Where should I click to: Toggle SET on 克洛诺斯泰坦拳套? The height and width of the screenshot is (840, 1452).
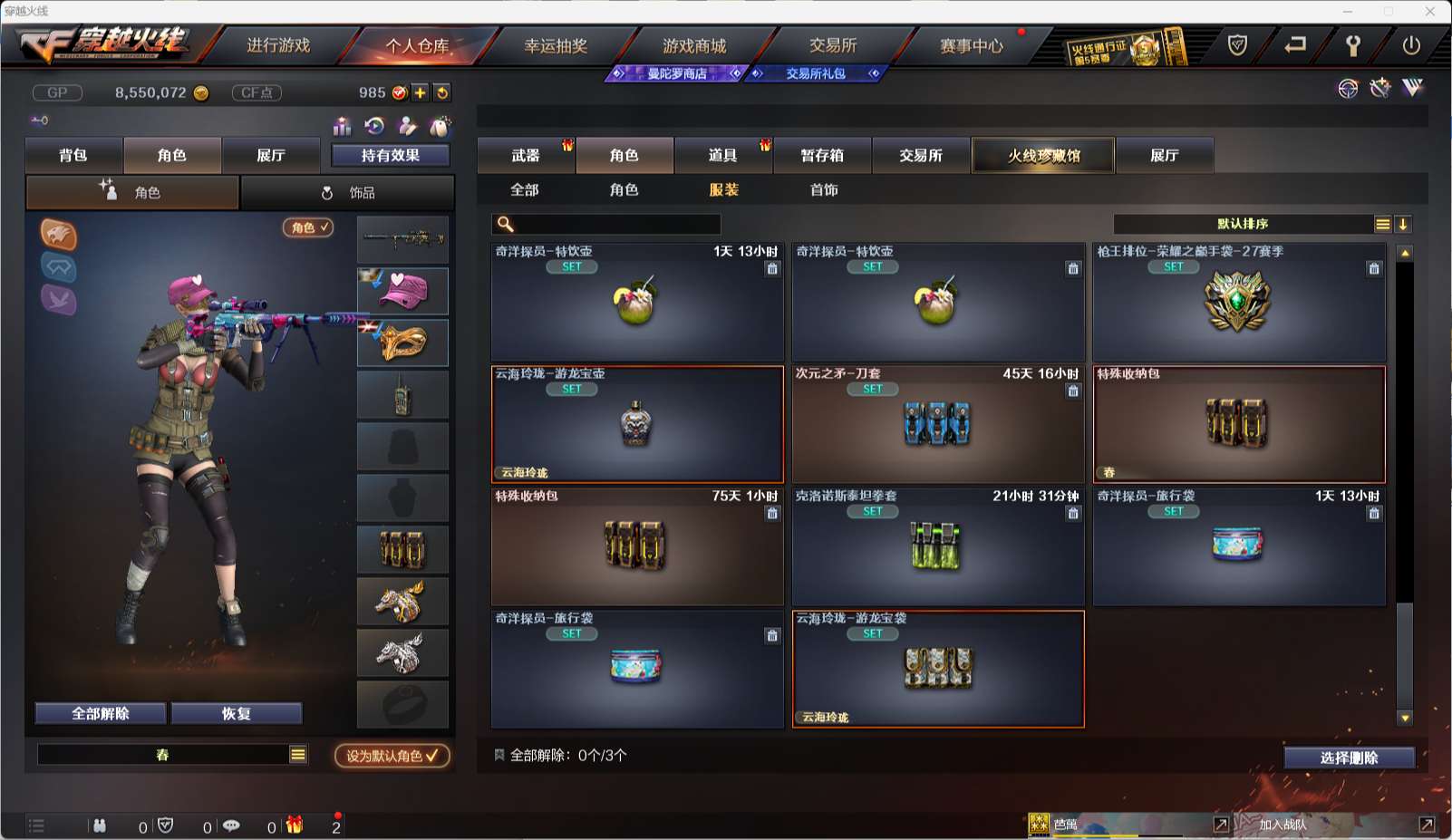[872, 511]
